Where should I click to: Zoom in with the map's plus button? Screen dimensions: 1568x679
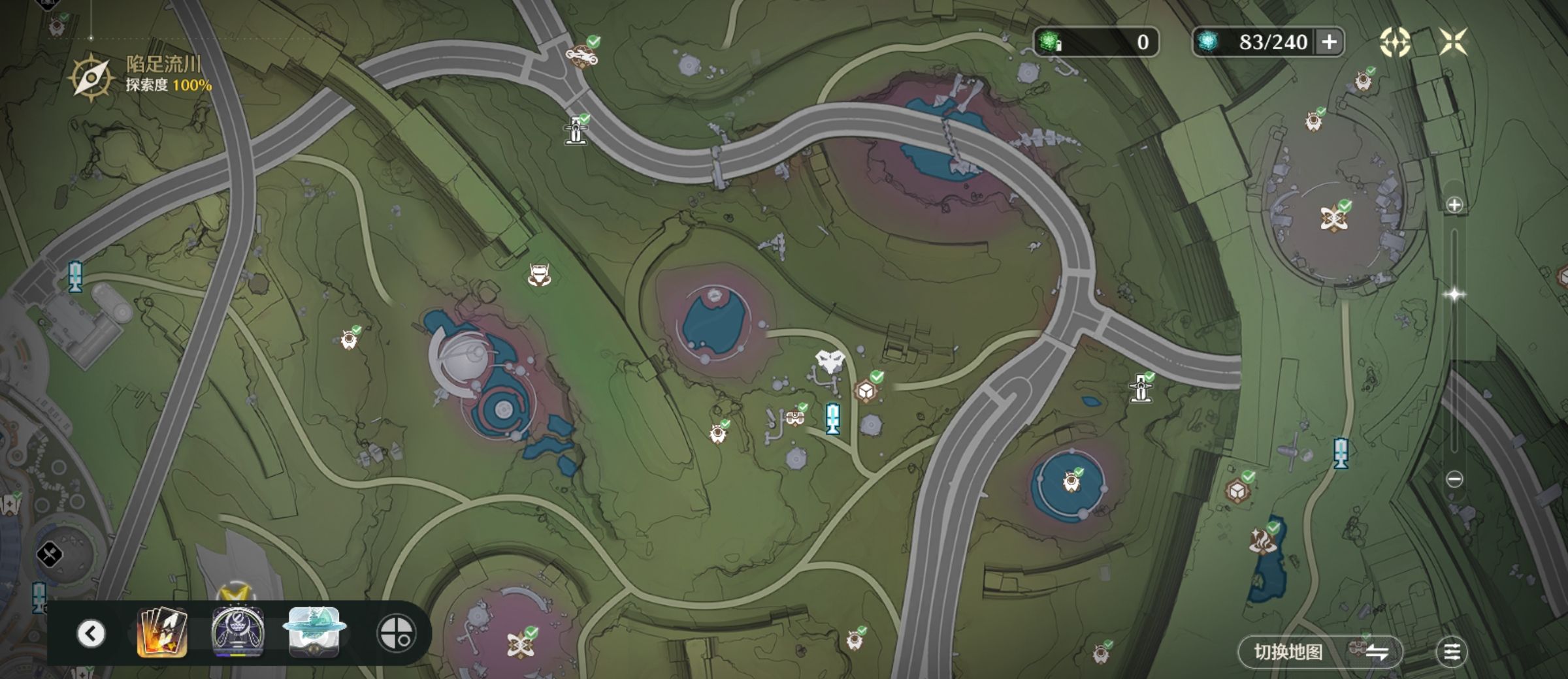click(x=1454, y=205)
